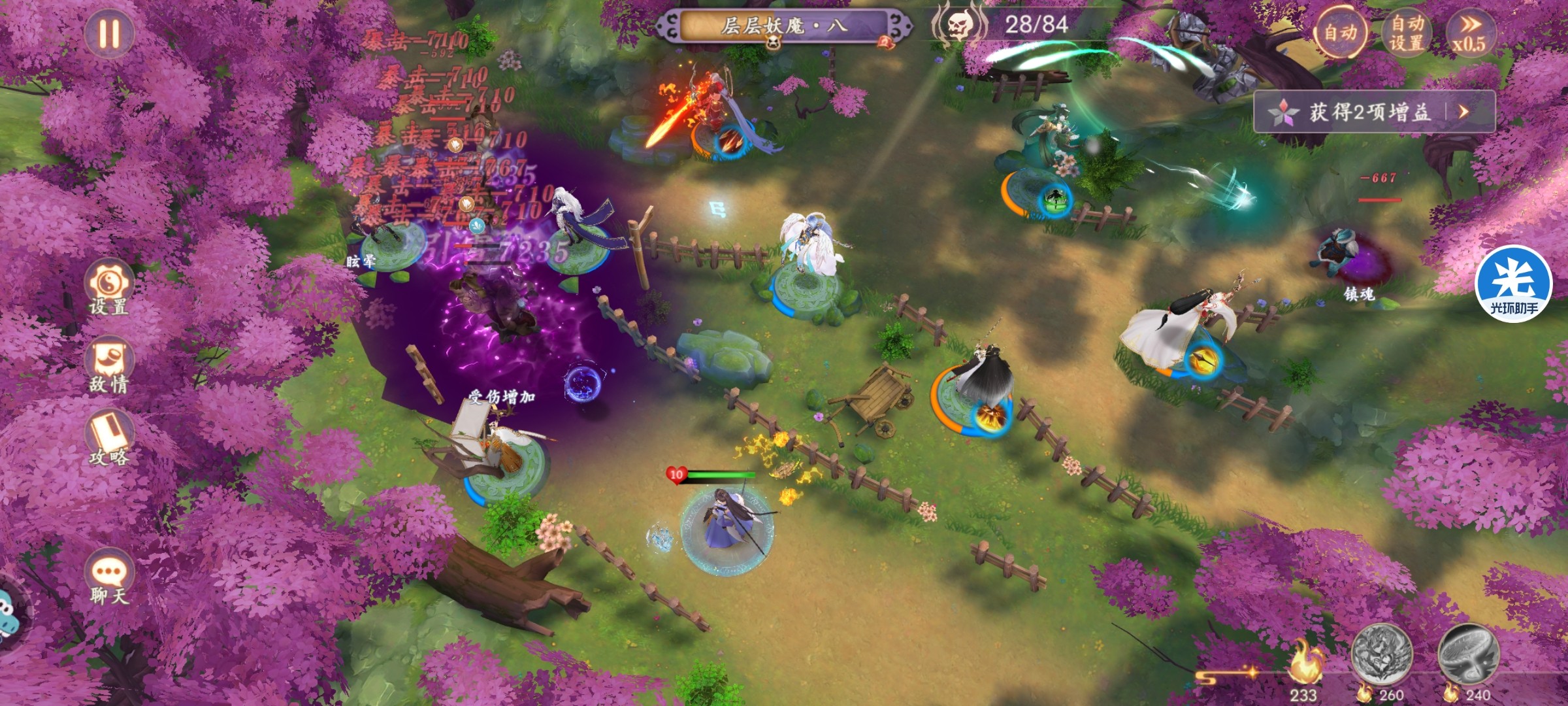
Task: Change the x0.5 battle speed
Action: pyautogui.click(x=1469, y=33)
